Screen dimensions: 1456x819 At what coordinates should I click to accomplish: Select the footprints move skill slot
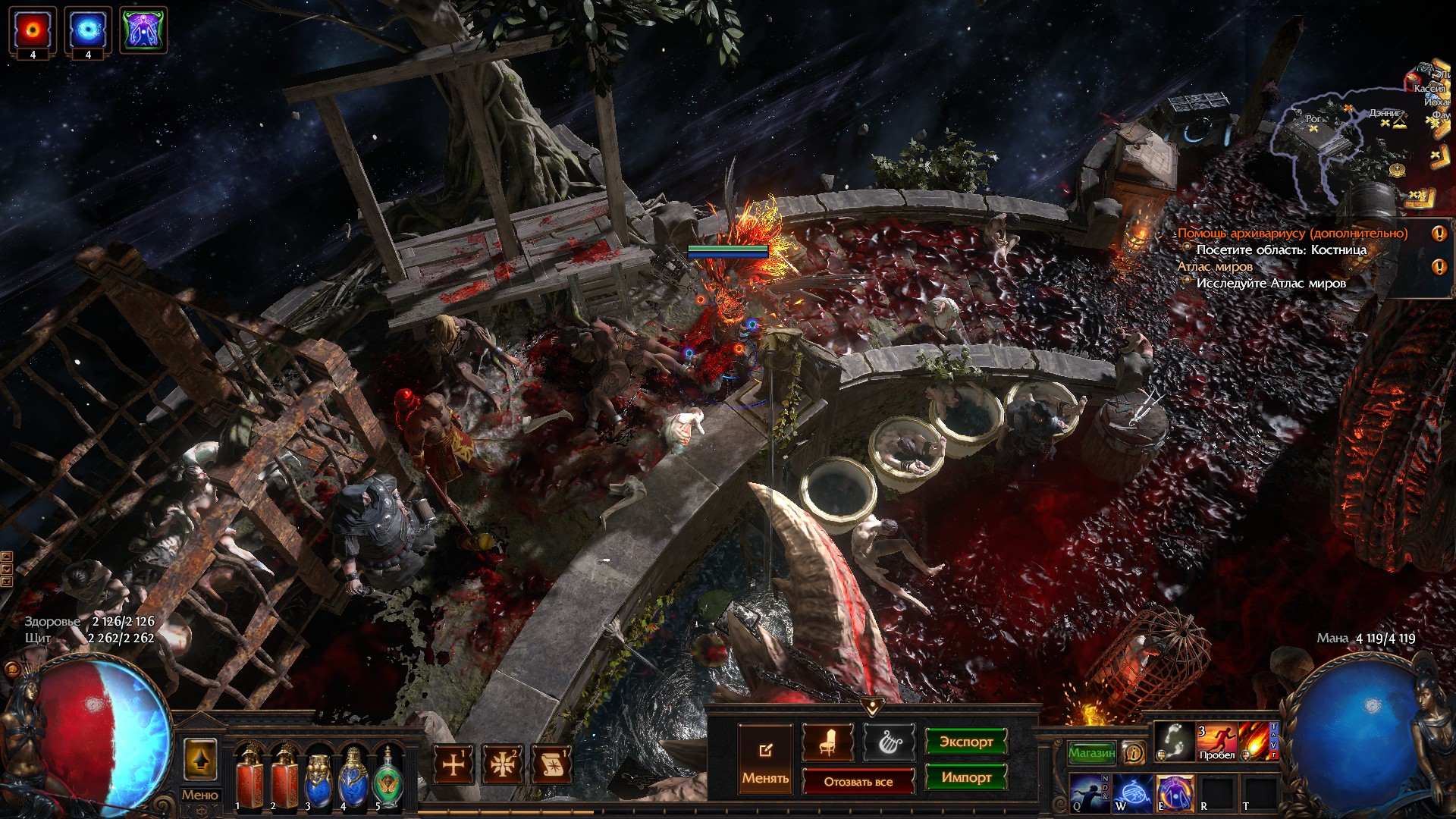click(x=1175, y=741)
